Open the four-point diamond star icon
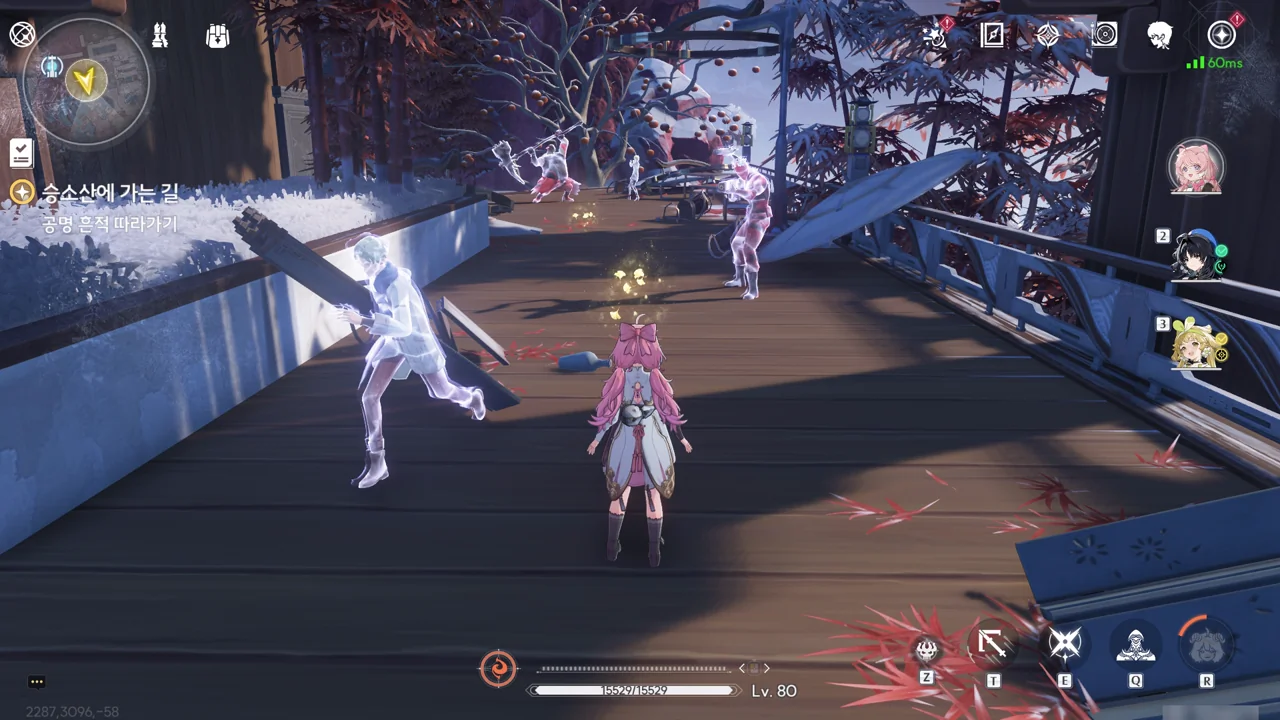The height and width of the screenshot is (720, 1280). coord(1047,35)
